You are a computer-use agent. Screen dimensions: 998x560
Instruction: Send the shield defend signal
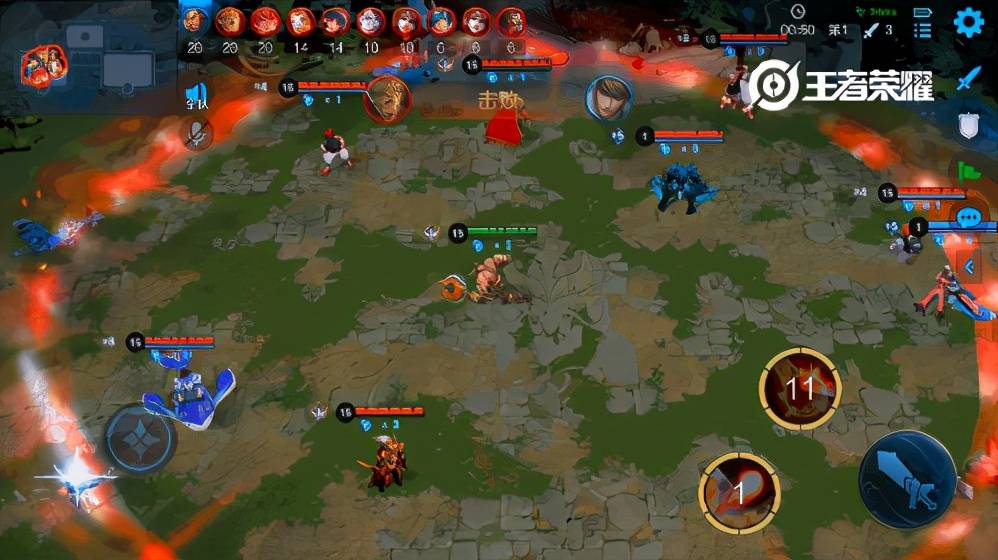(x=967, y=125)
